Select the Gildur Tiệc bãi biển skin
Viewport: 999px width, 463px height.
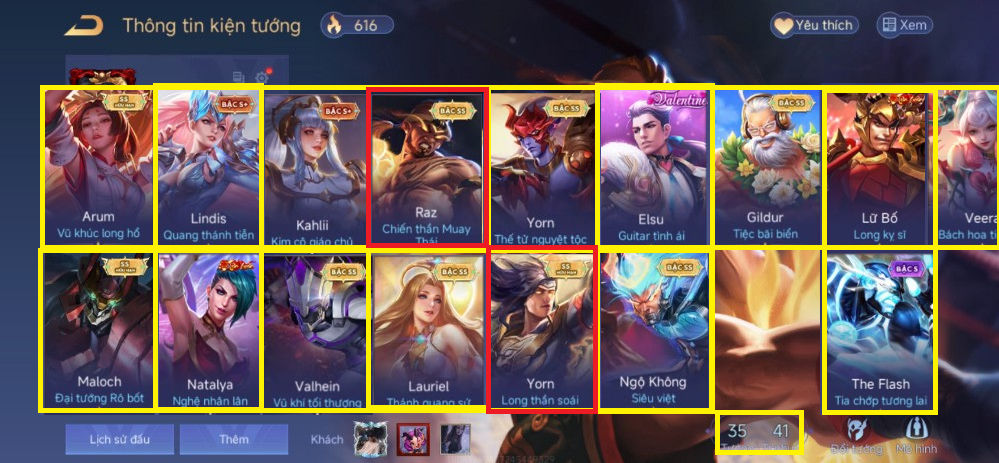click(767, 167)
